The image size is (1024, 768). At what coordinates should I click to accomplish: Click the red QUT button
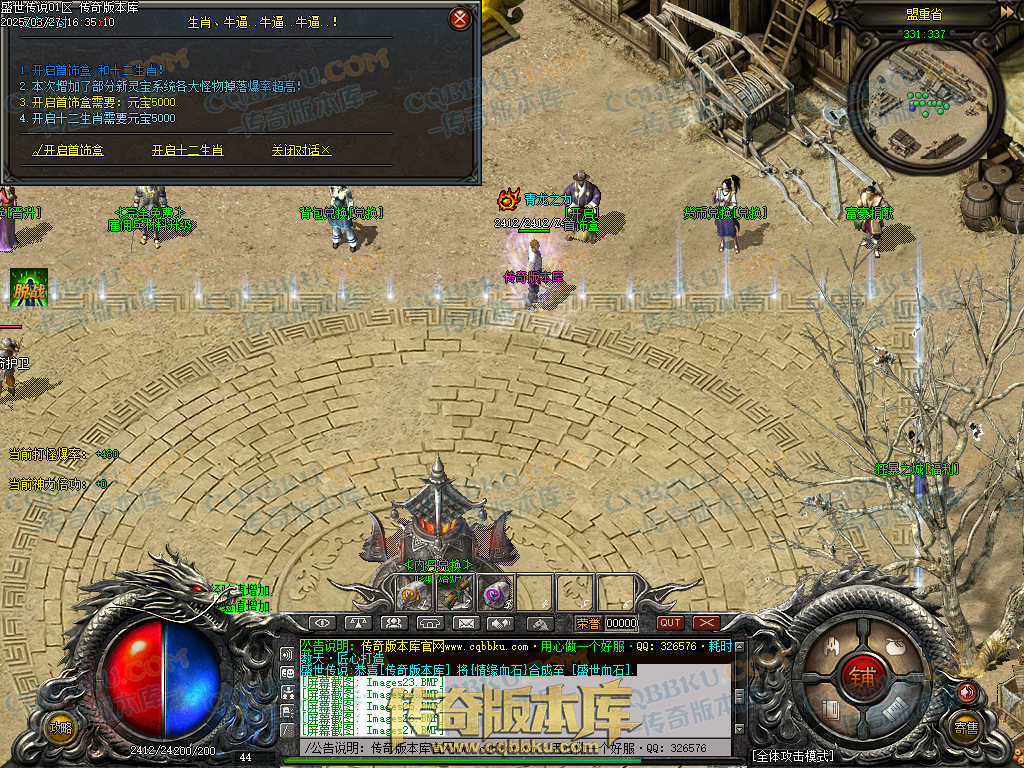pyautogui.click(x=670, y=623)
